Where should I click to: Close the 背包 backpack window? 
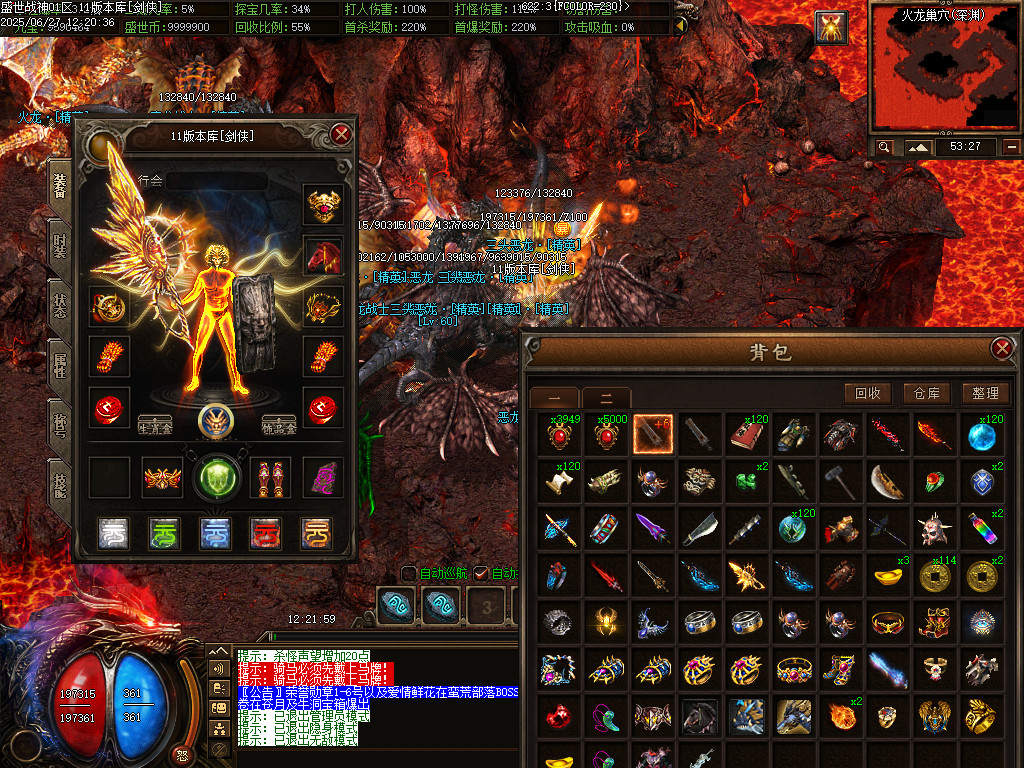pyautogui.click(x=1001, y=348)
